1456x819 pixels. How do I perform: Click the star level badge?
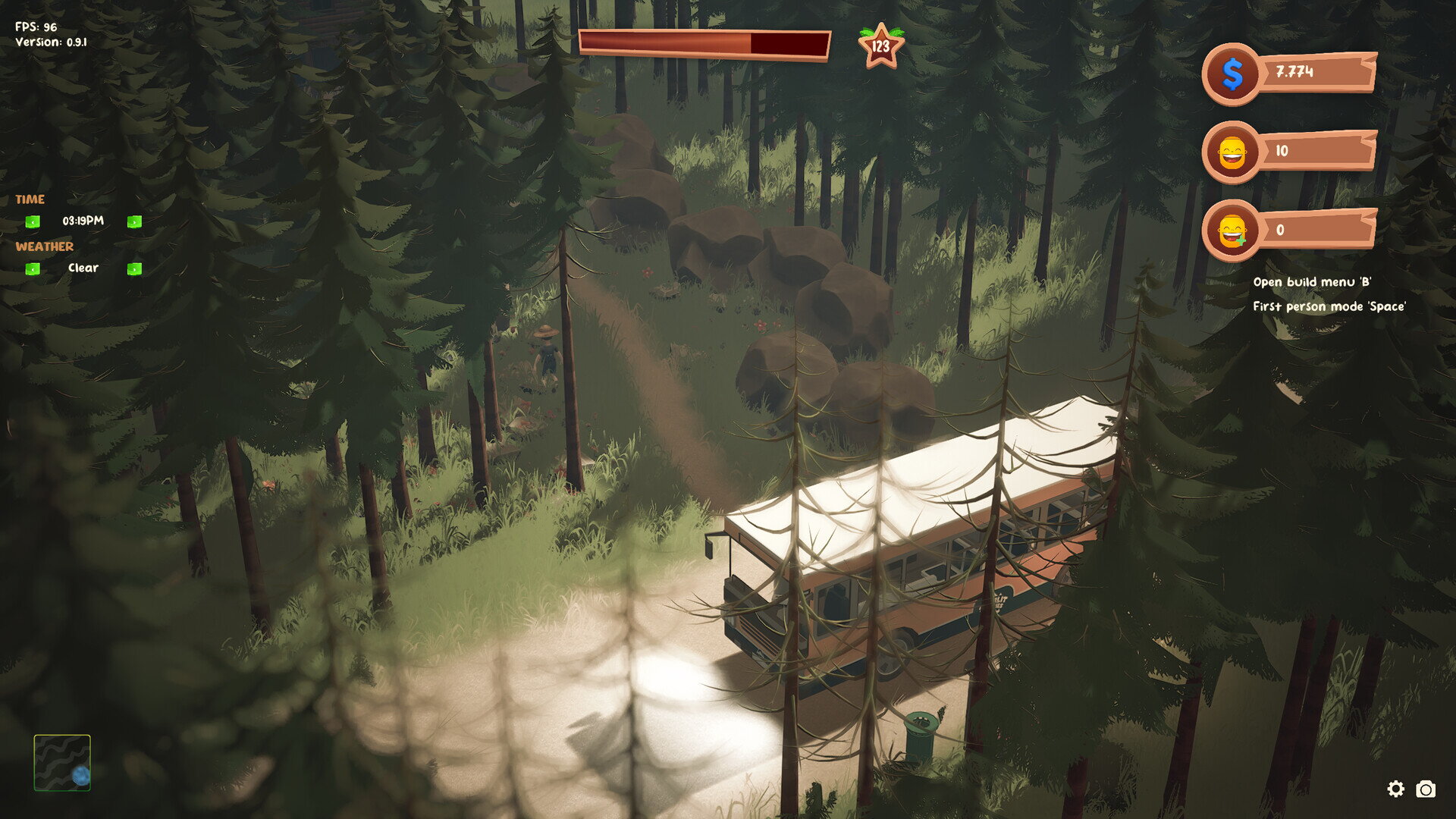tap(880, 46)
